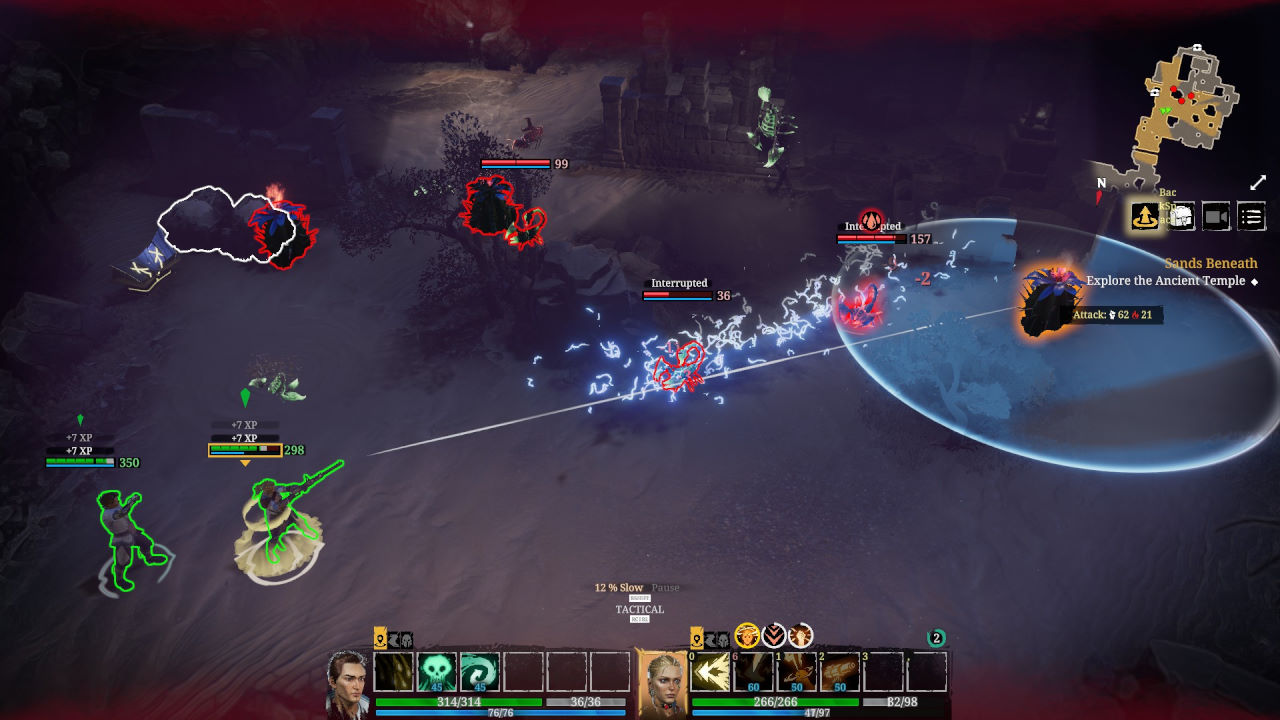Click the downward chevrons status icon
This screenshot has width=1280, height=720.
(x=774, y=636)
